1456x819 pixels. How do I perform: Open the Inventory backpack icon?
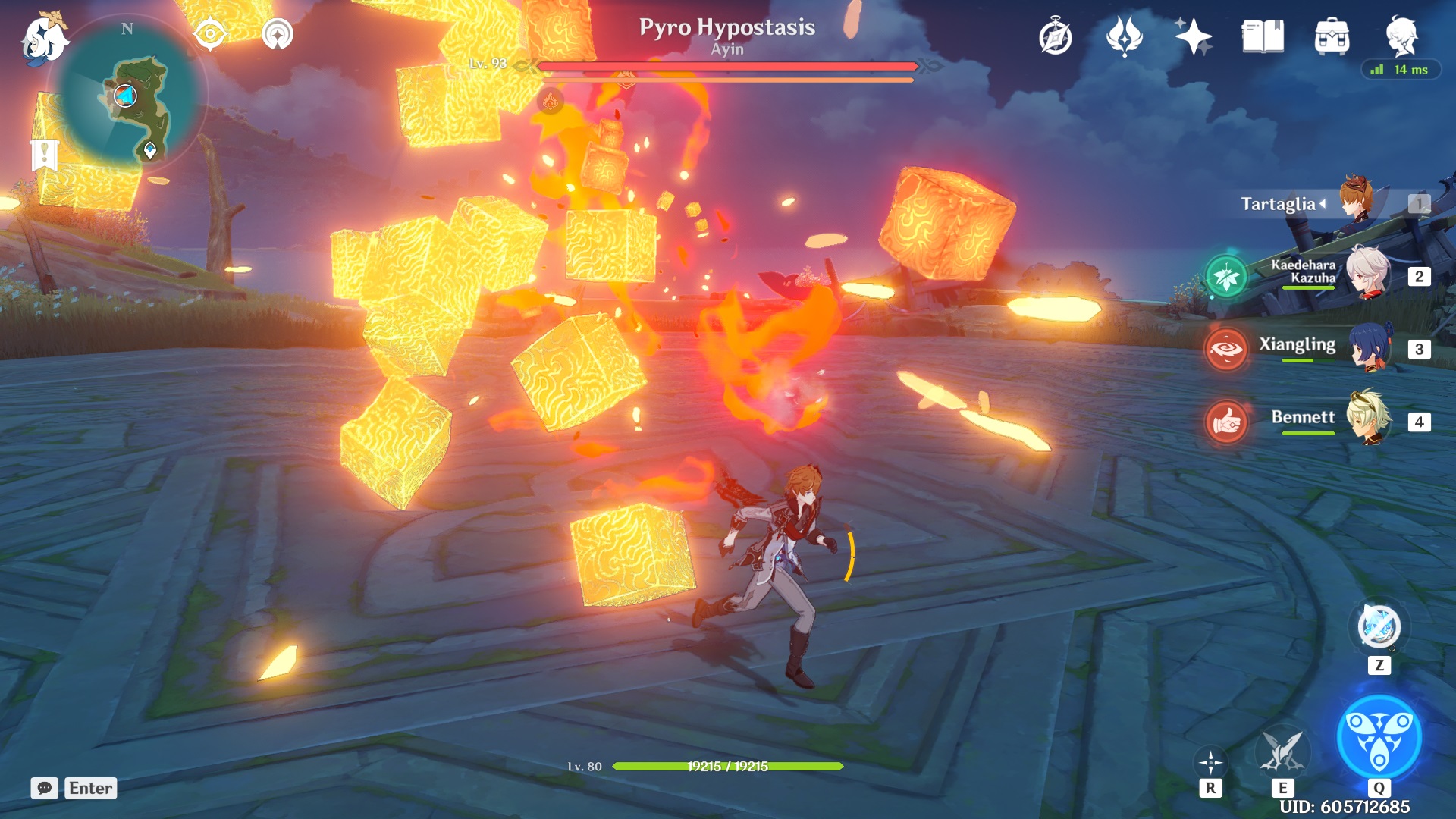(1331, 35)
